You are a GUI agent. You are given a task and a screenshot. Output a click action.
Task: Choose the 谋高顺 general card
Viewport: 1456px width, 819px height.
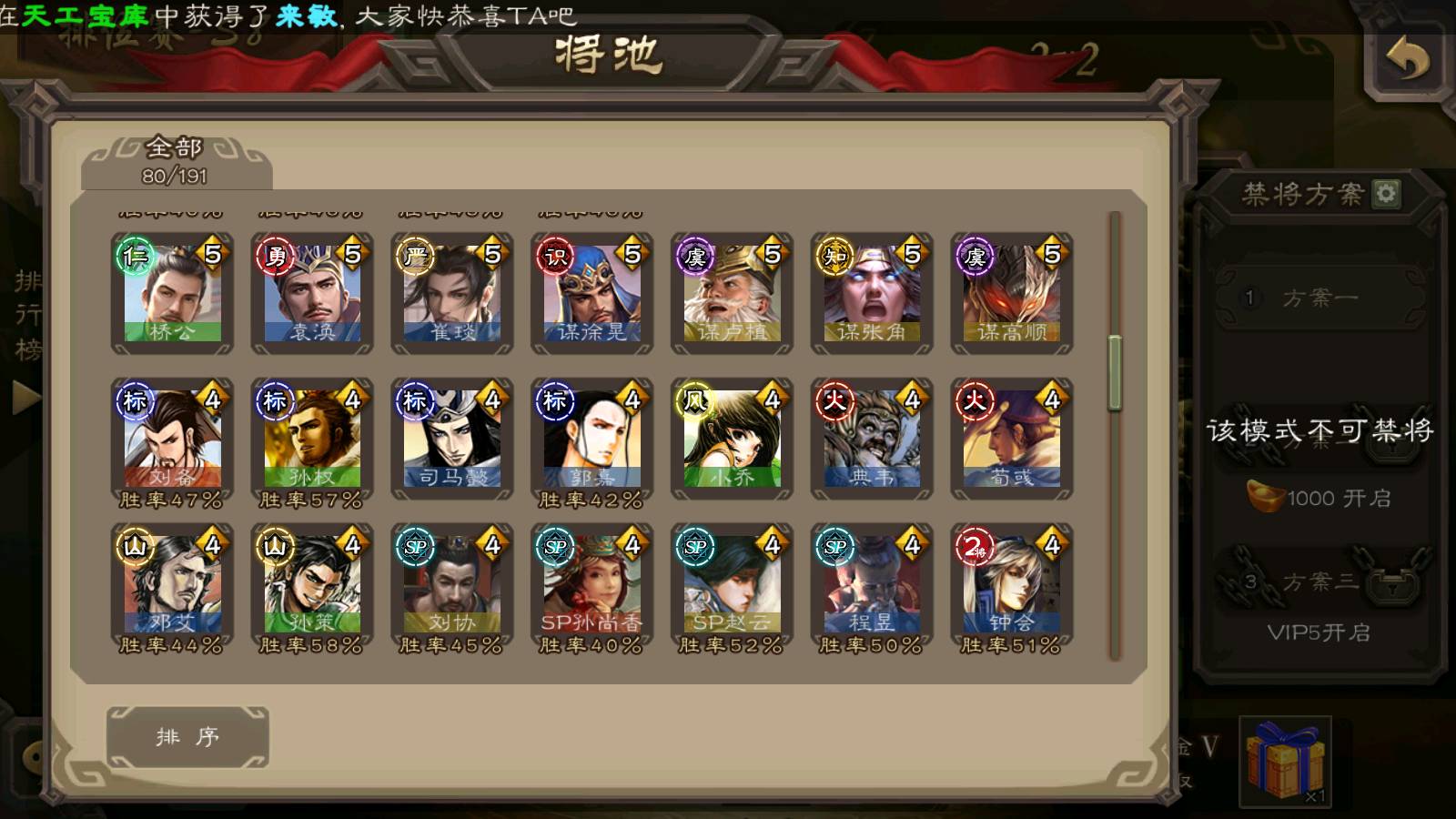click(x=1012, y=293)
